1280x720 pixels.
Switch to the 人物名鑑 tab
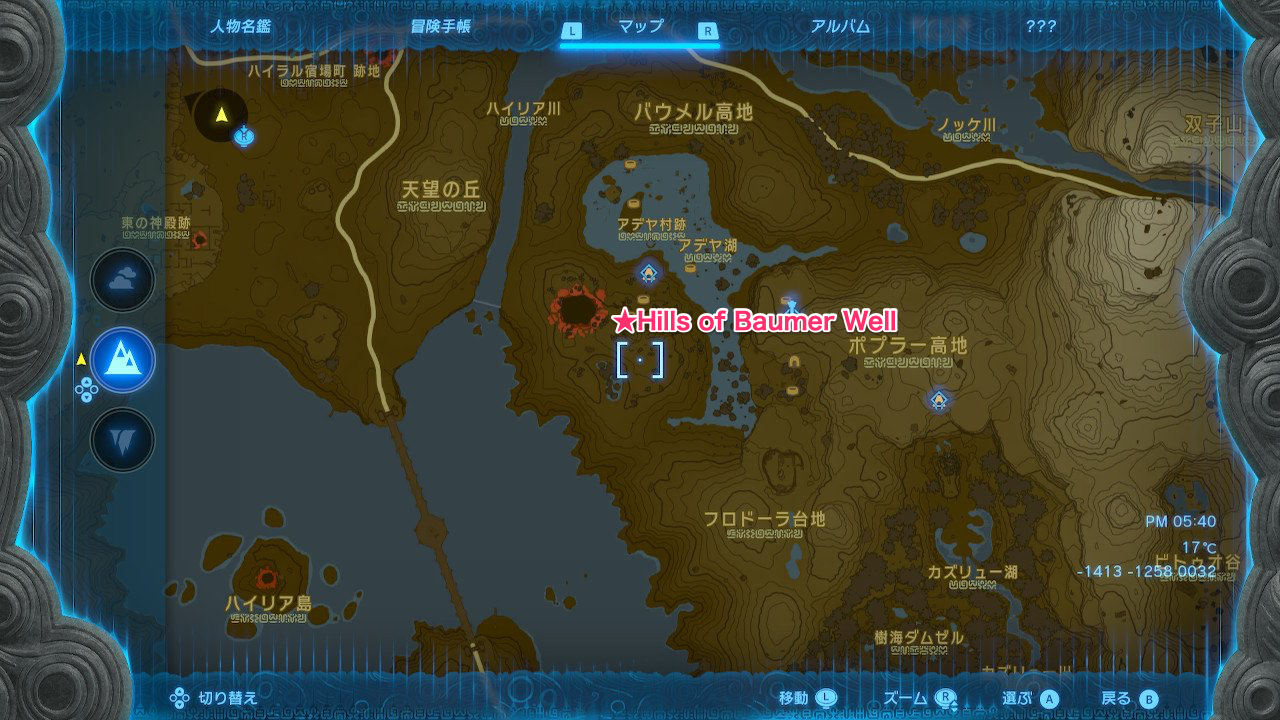click(x=245, y=28)
